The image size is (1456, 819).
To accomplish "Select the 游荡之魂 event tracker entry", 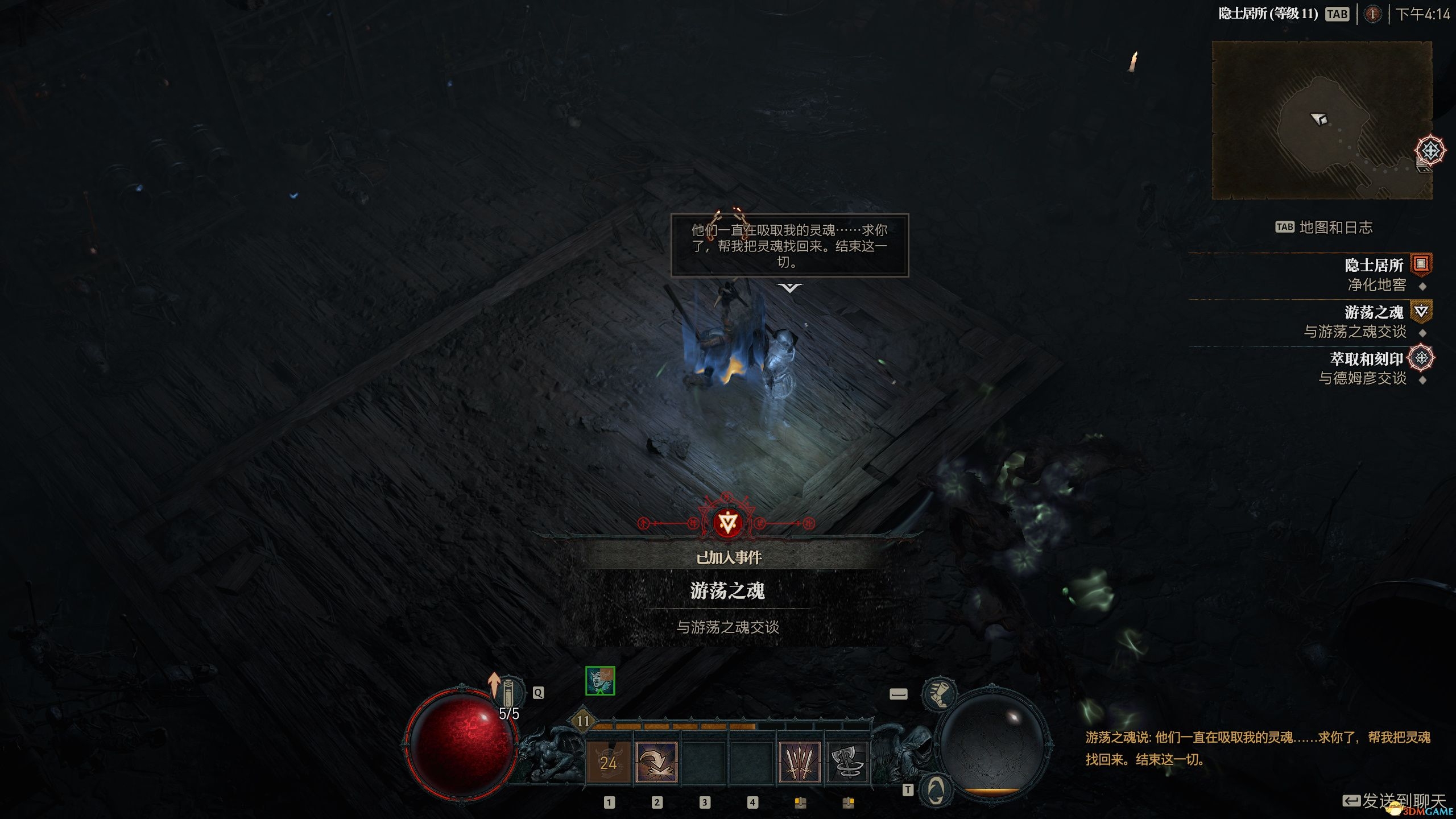I will tap(1374, 312).
